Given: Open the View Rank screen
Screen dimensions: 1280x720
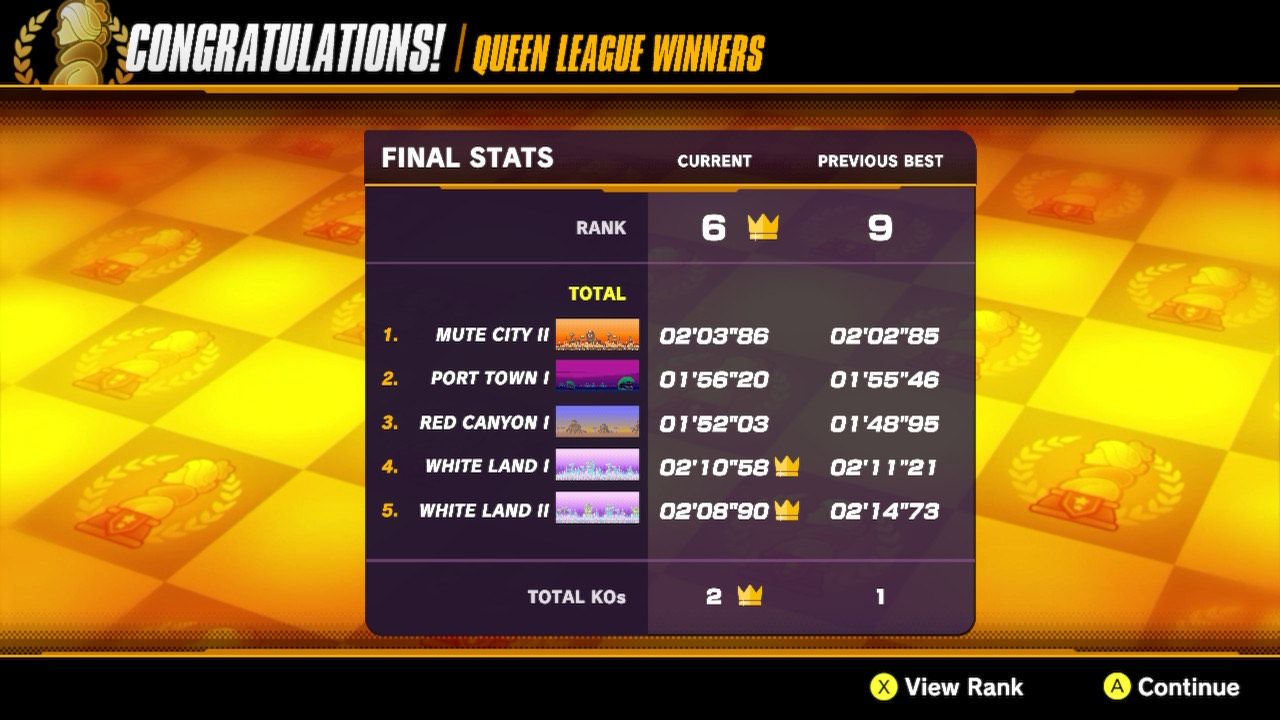Looking at the screenshot, I should 946,687.
